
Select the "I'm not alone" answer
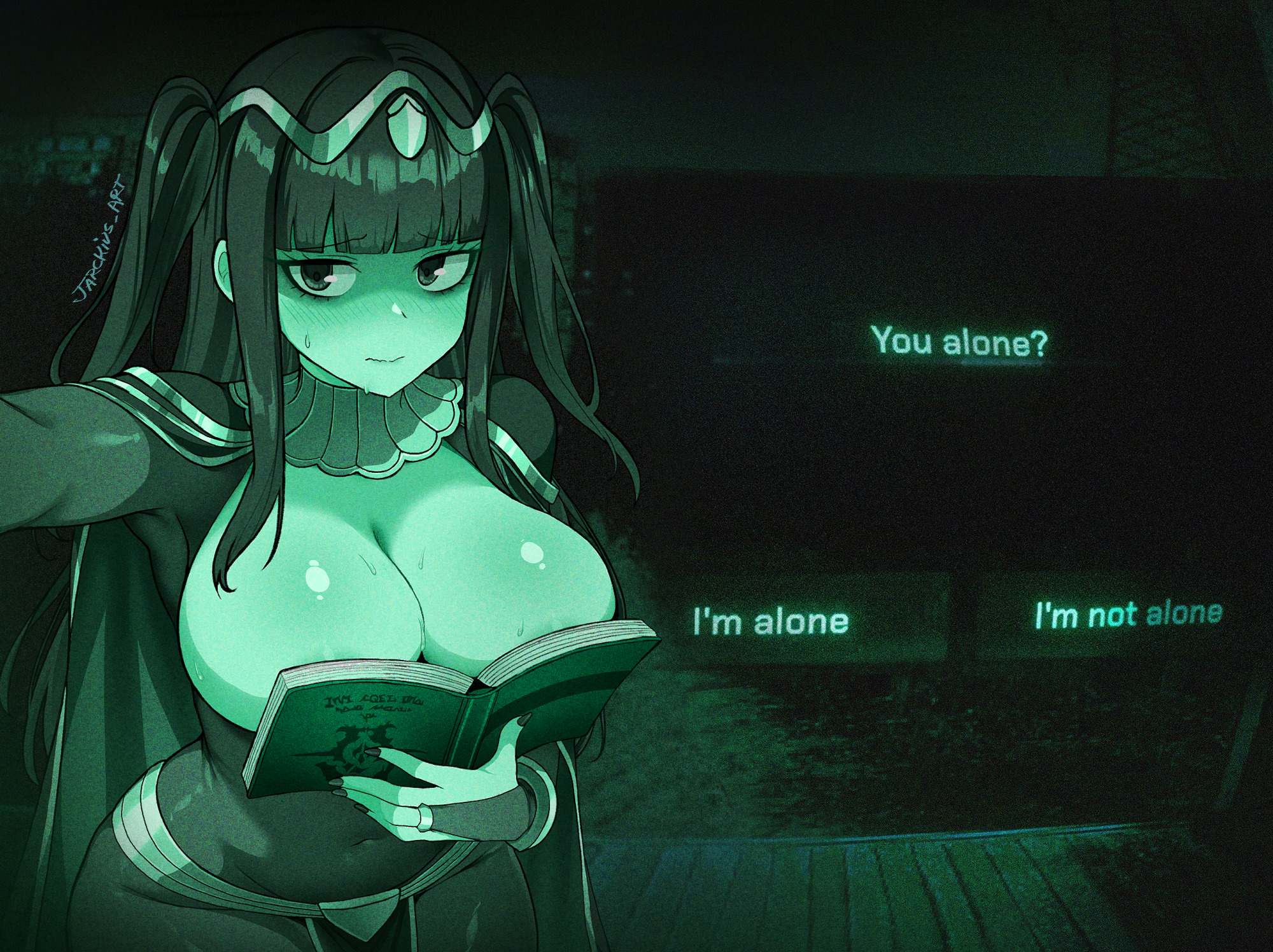[1128, 615]
